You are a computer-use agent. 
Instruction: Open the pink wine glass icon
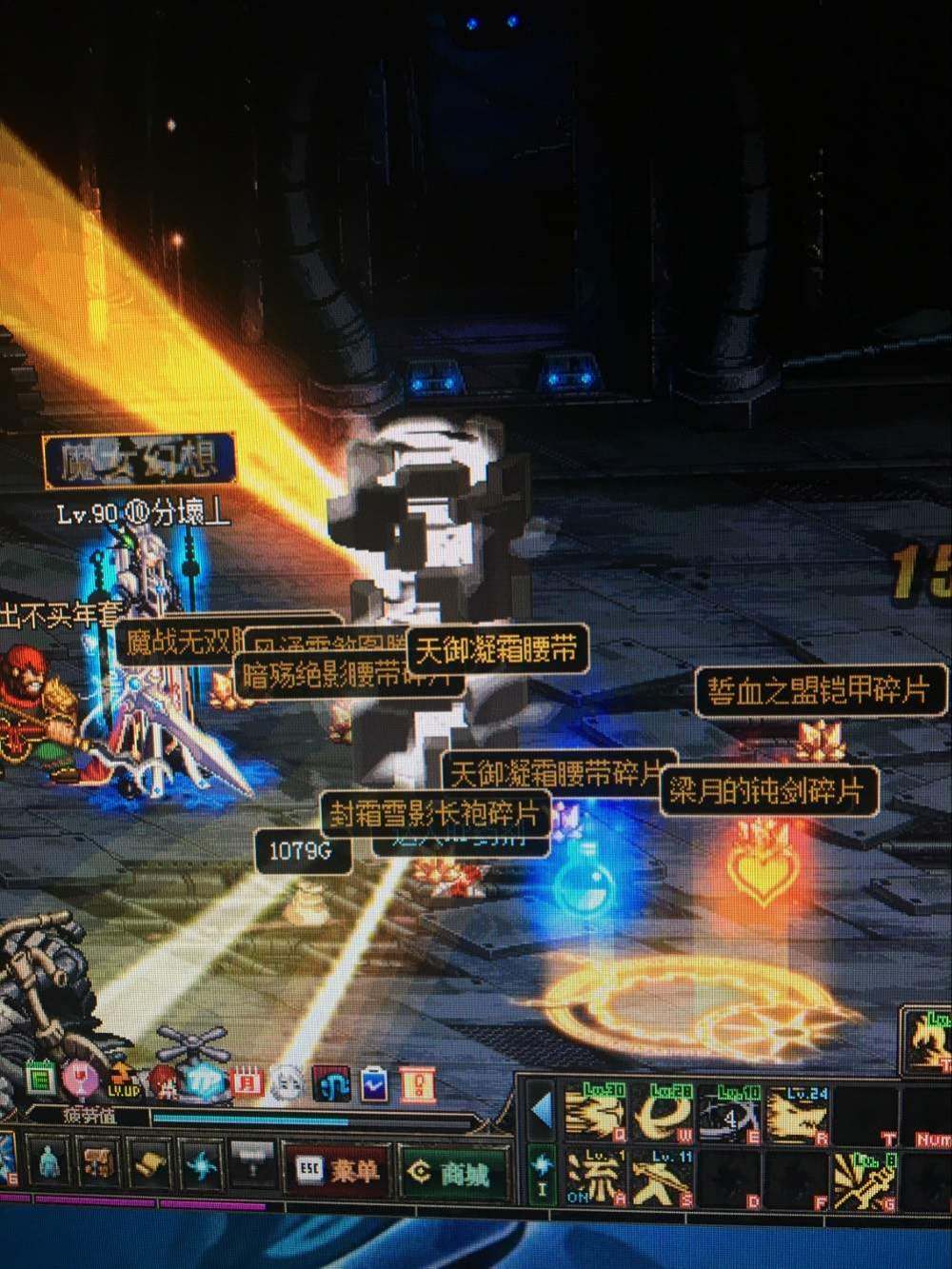click(x=78, y=1080)
